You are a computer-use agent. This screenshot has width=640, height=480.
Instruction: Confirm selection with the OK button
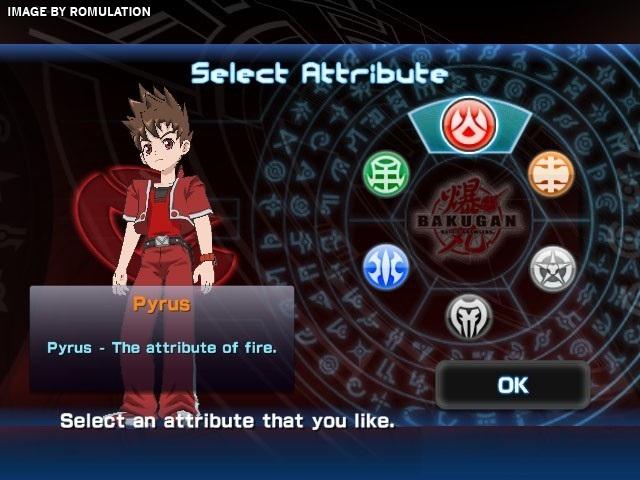point(512,385)
